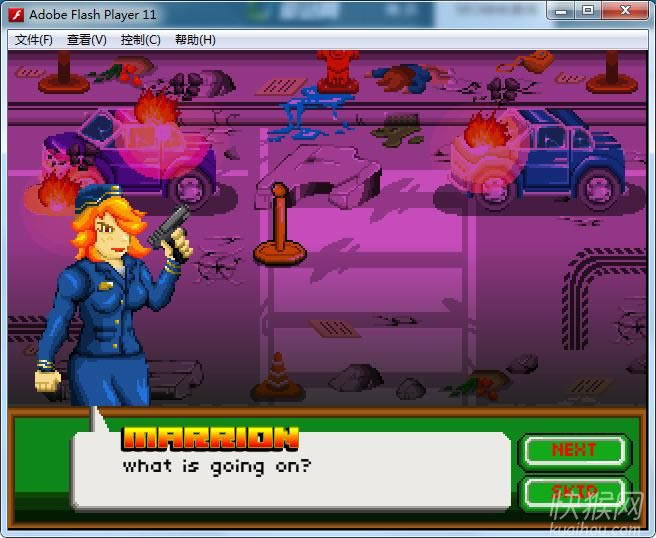Minimize the Flash Player window
Image resolution: width=656 pixels, height=538 pixels.
tap(563, 11)
